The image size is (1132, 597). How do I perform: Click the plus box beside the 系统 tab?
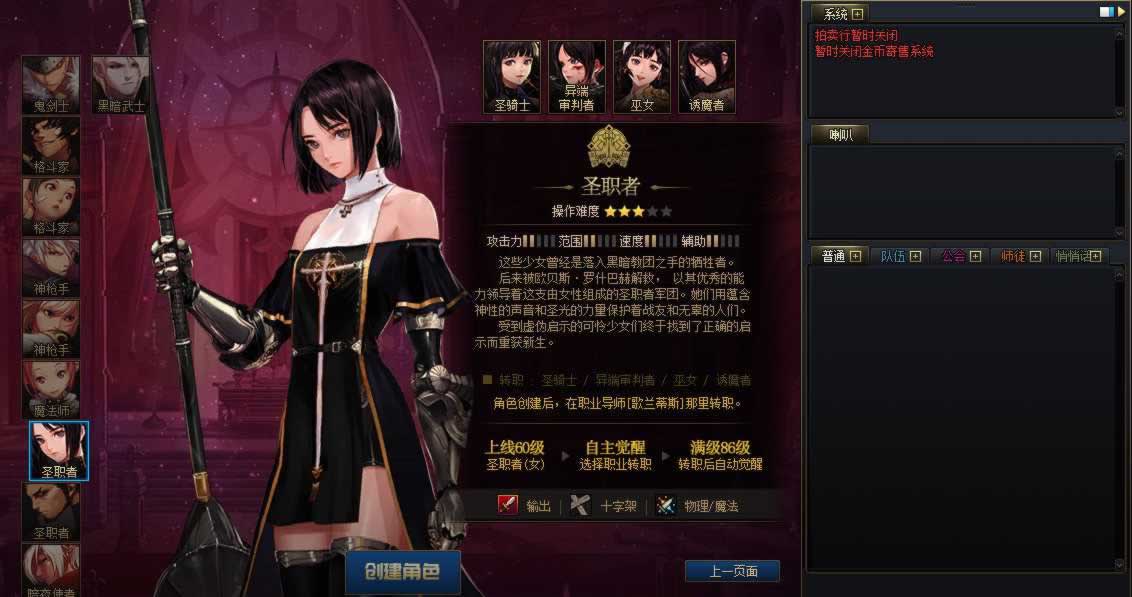click(x=858, y=14)
